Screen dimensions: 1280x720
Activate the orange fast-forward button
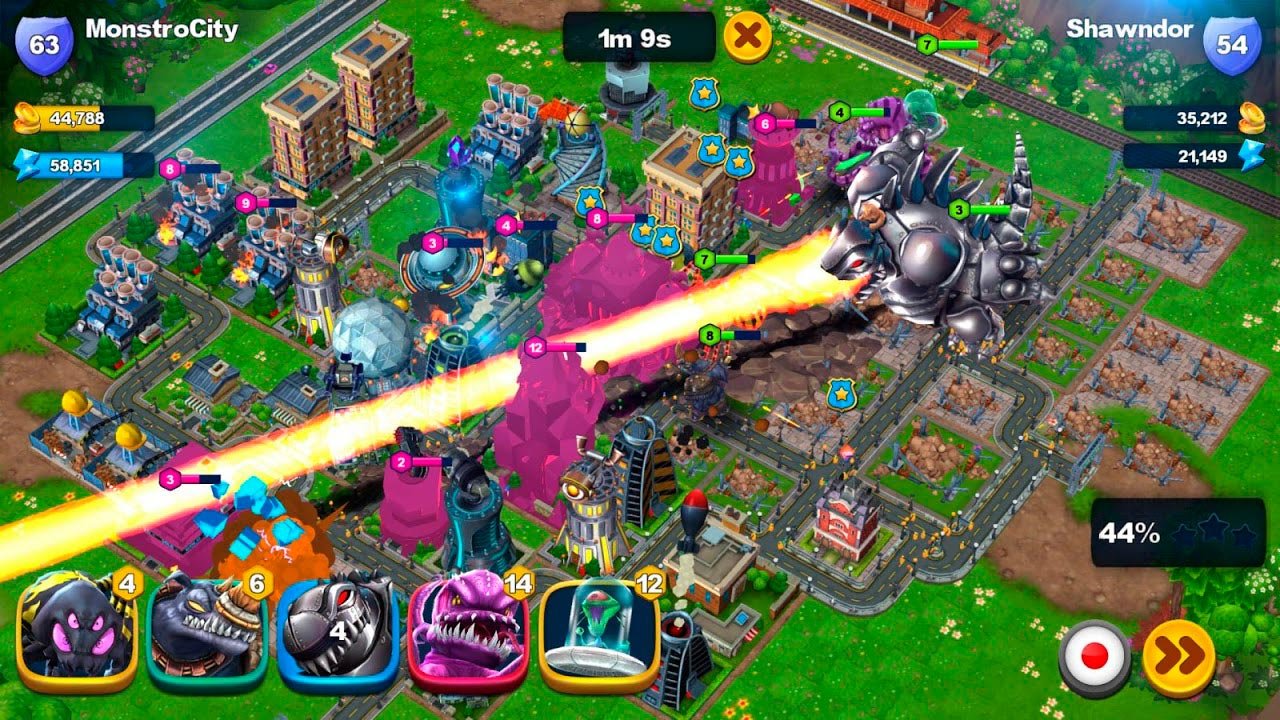(x=1179, y=657)
